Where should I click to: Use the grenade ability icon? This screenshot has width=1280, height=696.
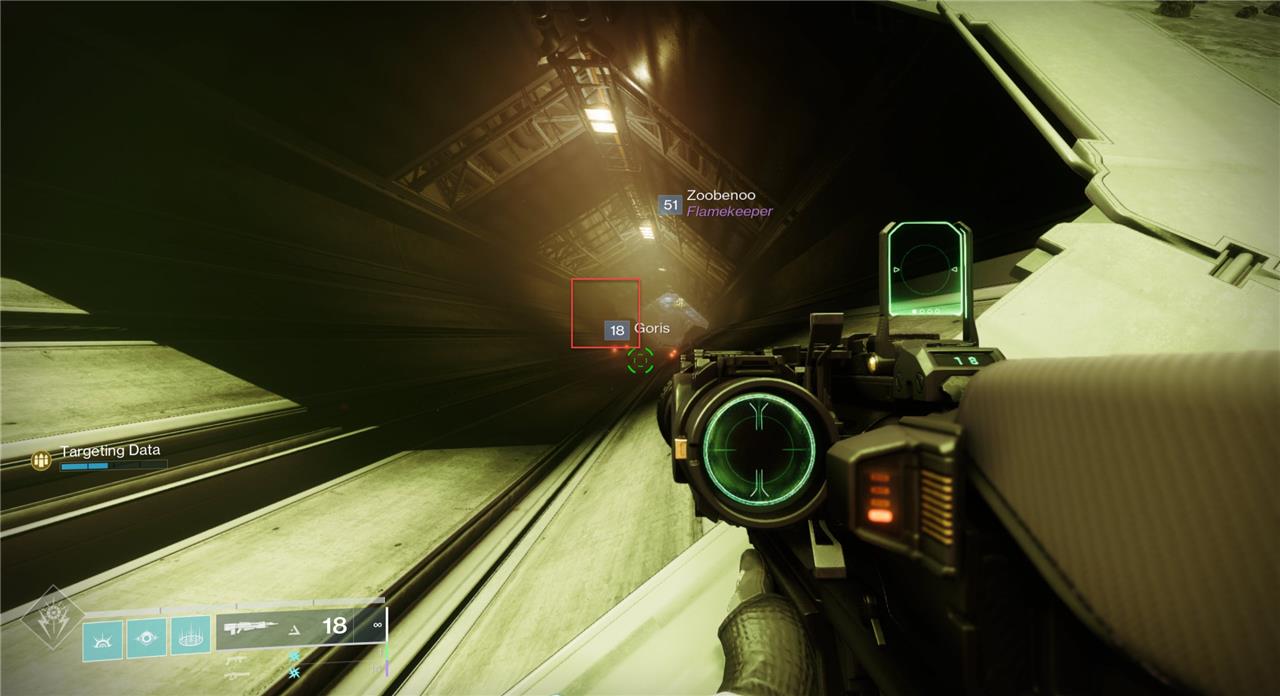click(103, 640)
